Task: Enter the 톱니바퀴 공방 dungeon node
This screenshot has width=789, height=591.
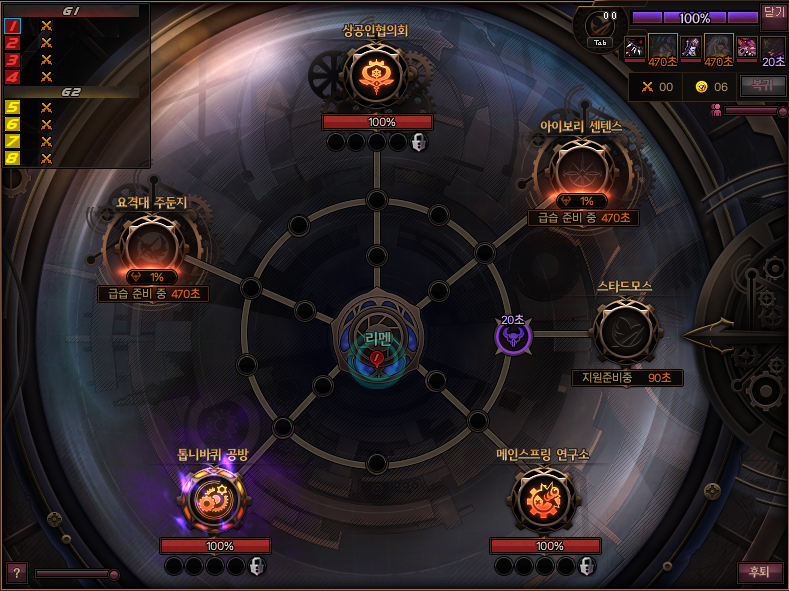Action: point(212,499)
